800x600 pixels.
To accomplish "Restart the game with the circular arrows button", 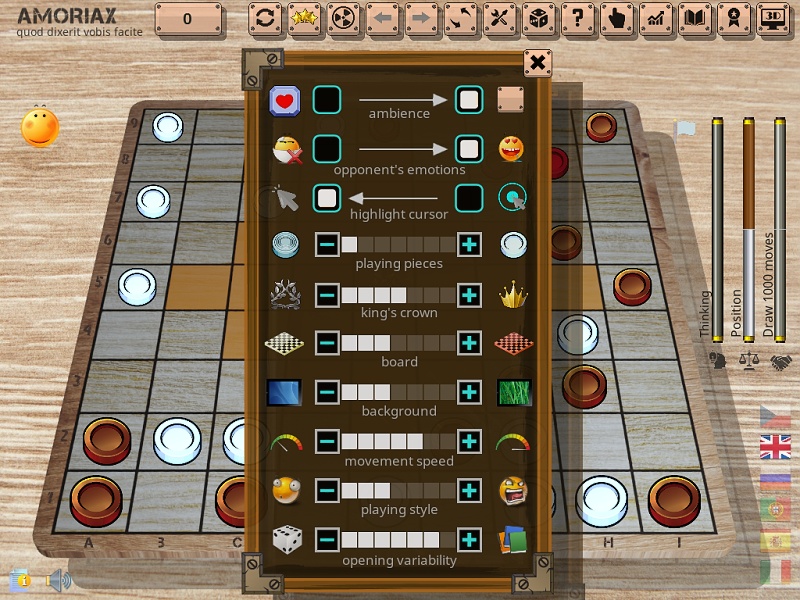I will (x=265, y=18).
